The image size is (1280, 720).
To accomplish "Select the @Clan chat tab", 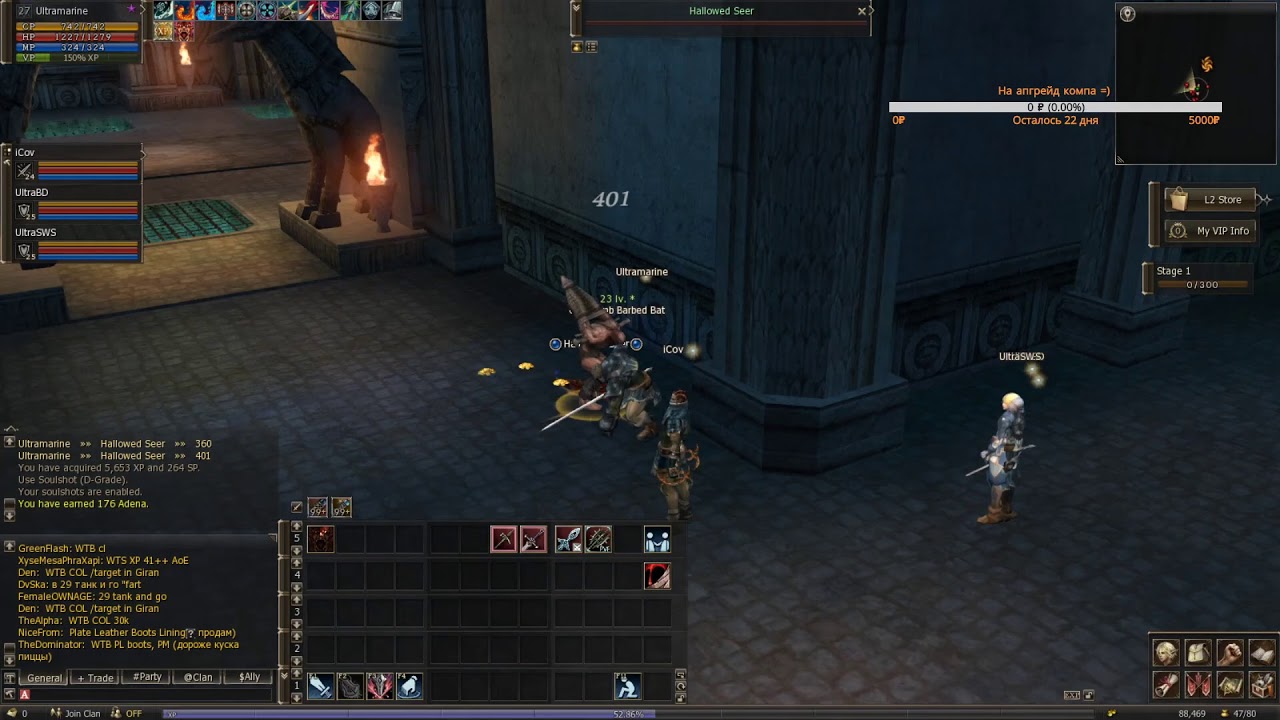I will point(197,677).
